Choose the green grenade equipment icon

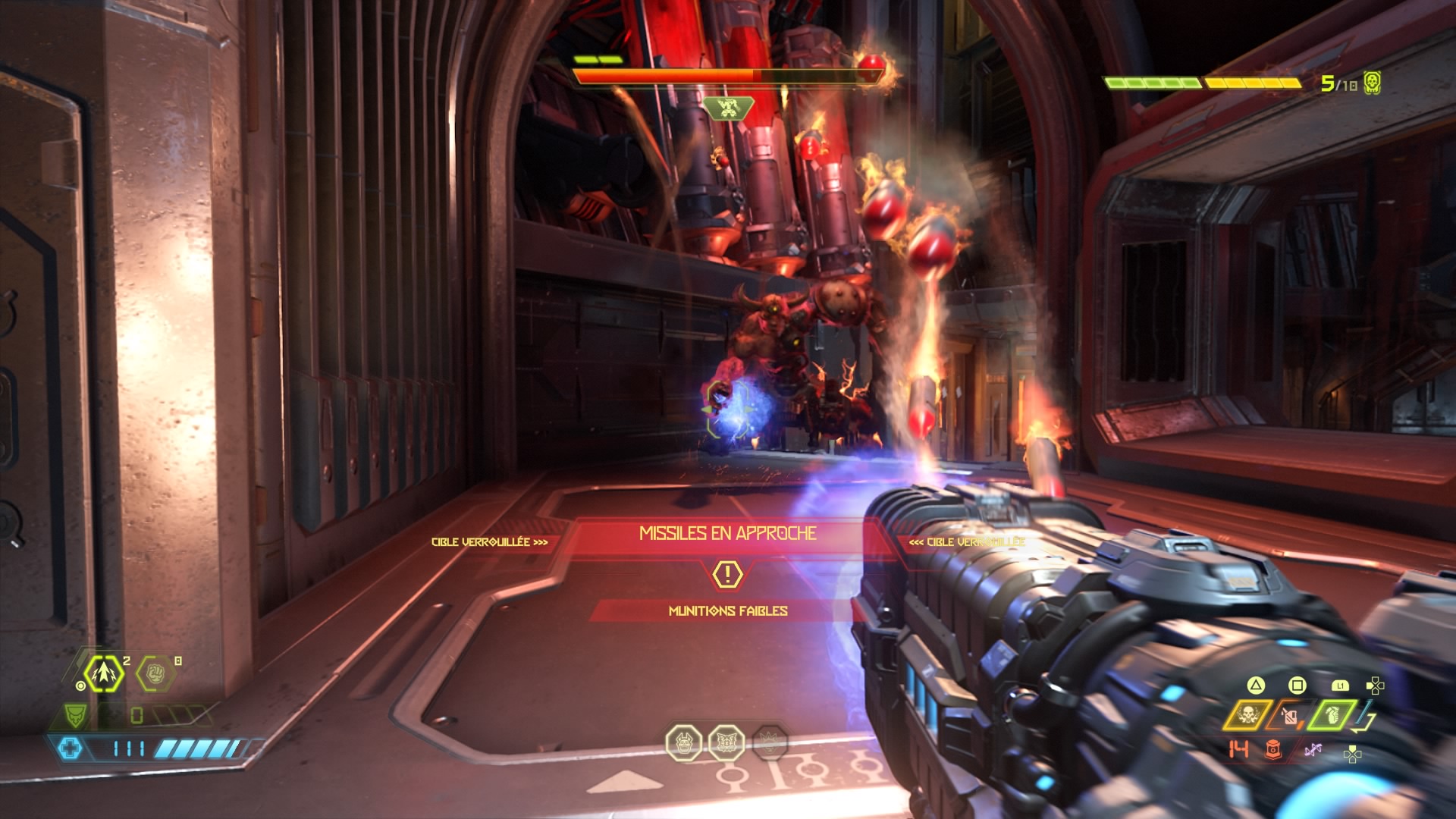[x=1332, y=714]
